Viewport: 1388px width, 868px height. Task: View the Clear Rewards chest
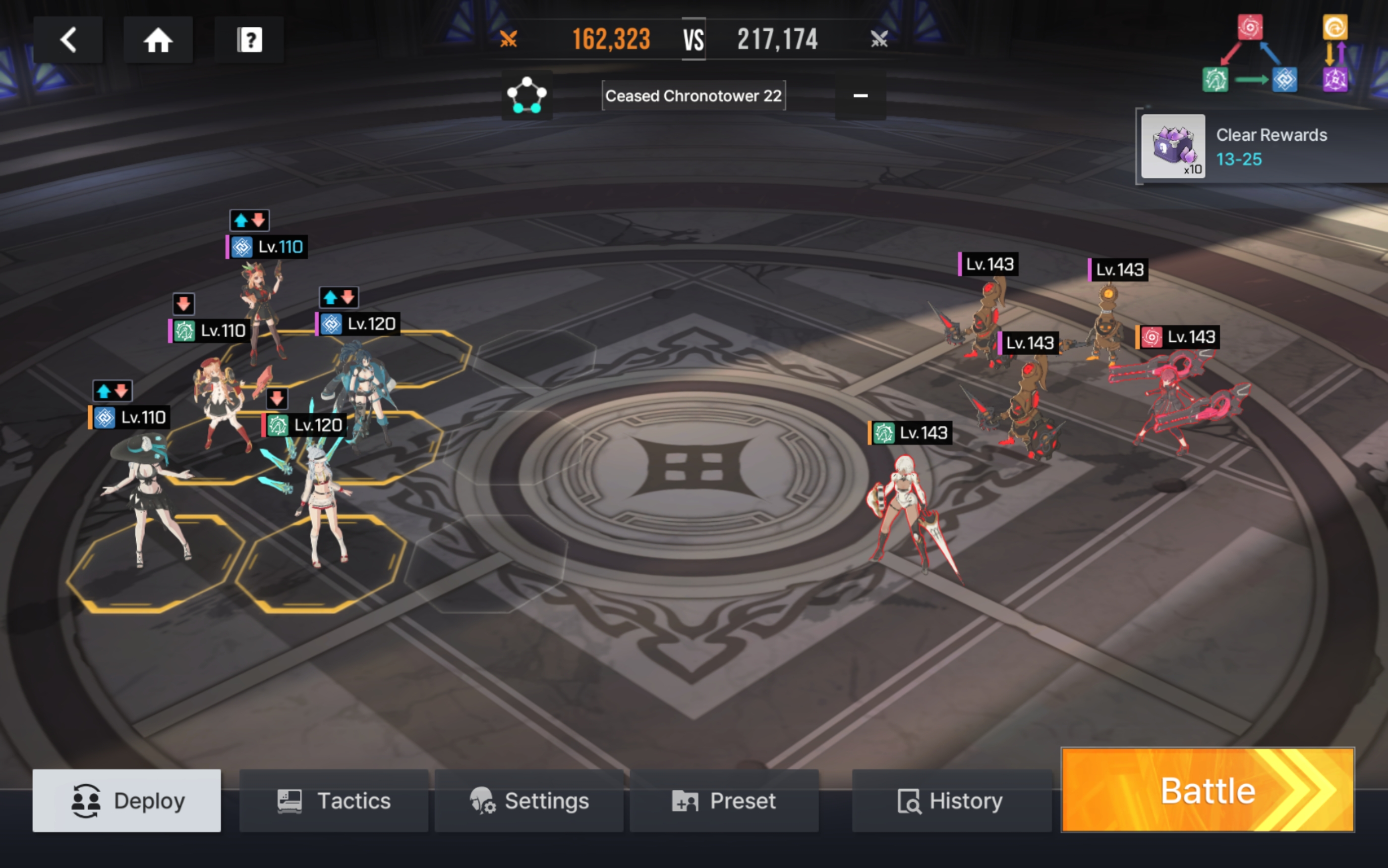pyautogui.click(x=1173, y=146)
